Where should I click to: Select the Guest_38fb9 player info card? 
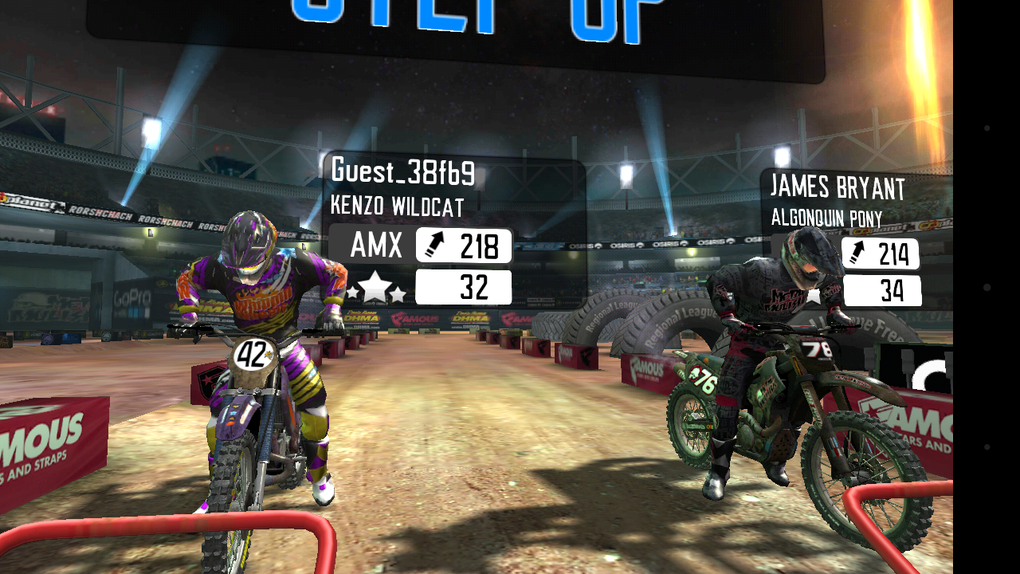456,231
